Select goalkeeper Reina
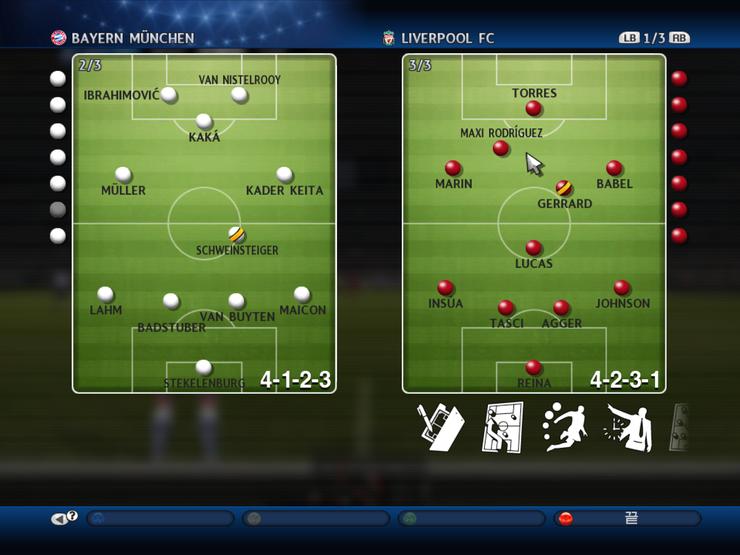Viewport: 740px width, 555px height. 533,367
